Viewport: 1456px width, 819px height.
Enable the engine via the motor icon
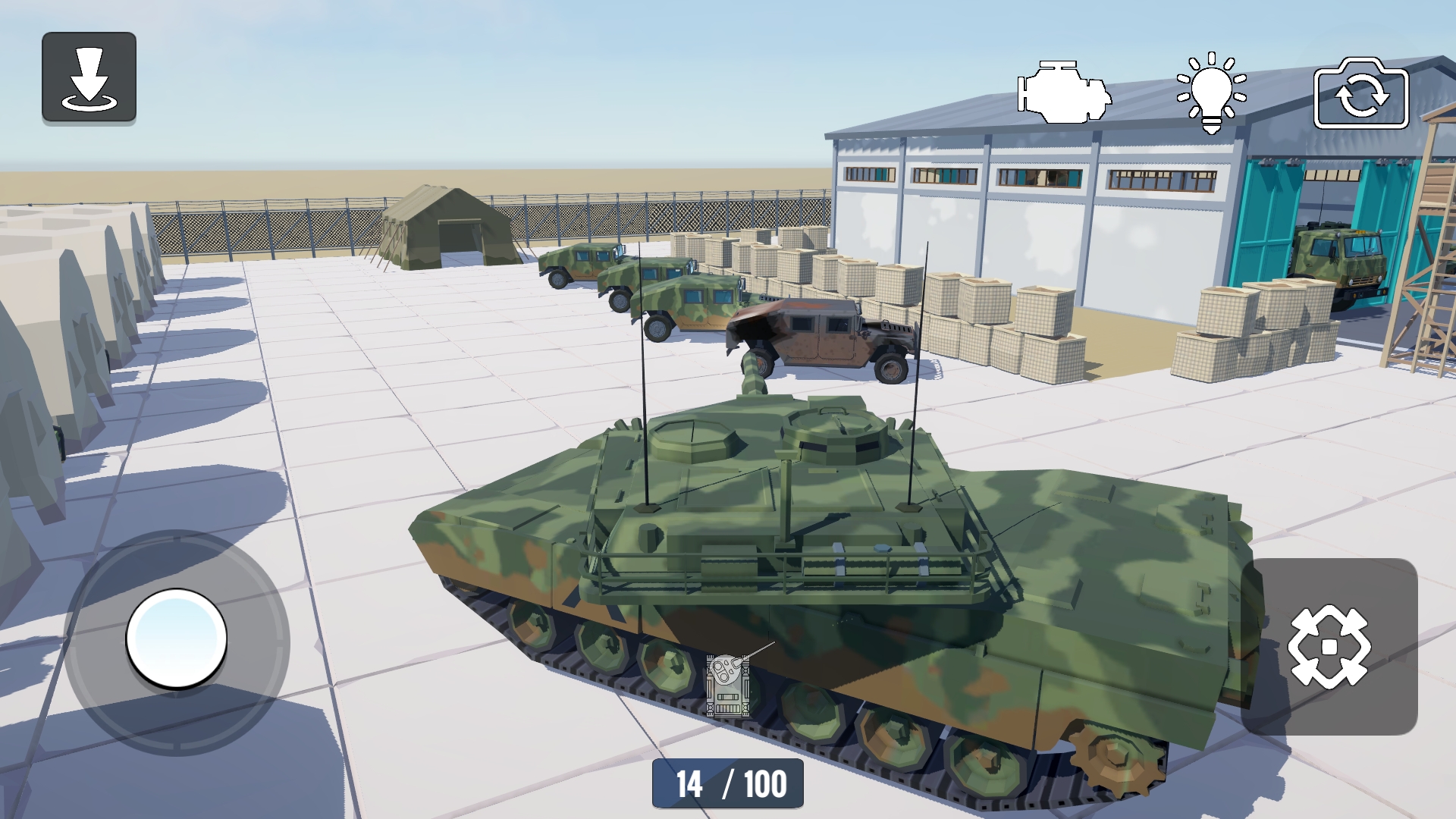pyautogui.click(x=1061, y=93)
